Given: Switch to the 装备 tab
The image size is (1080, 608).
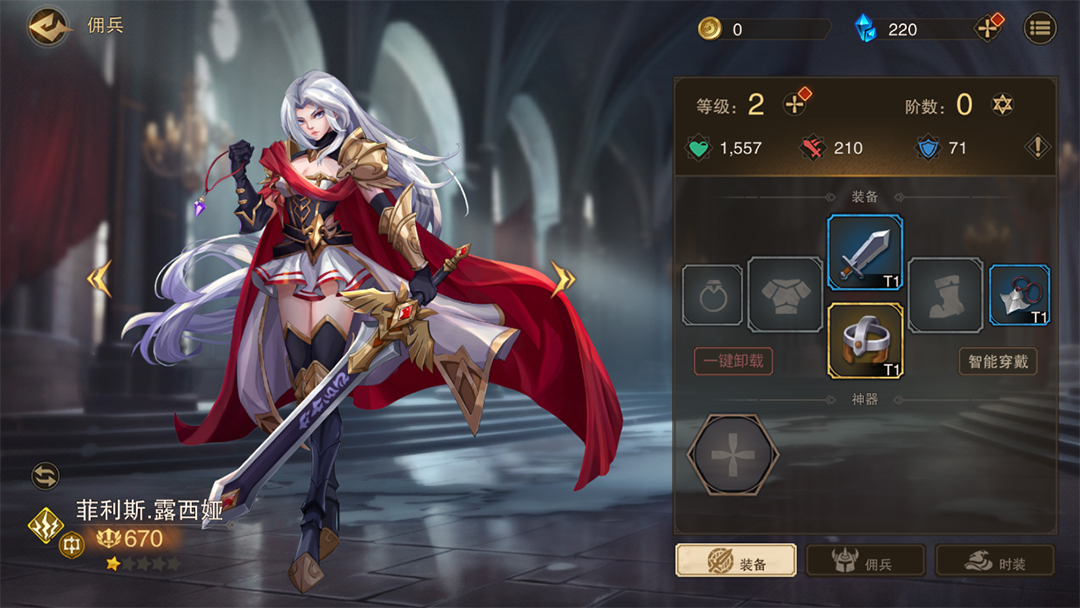Looking at the screenshot, I should pos(736,562).
